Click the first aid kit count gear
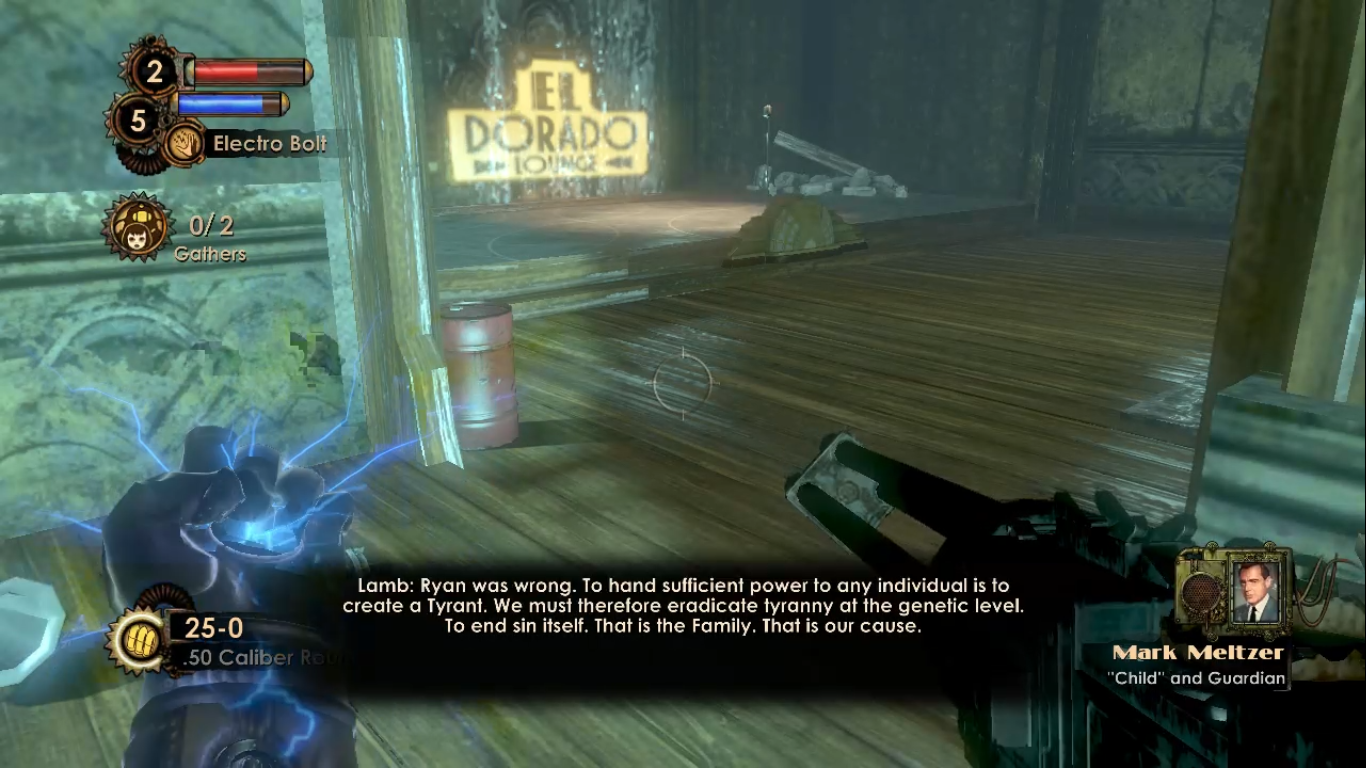 tap(153, 71)
